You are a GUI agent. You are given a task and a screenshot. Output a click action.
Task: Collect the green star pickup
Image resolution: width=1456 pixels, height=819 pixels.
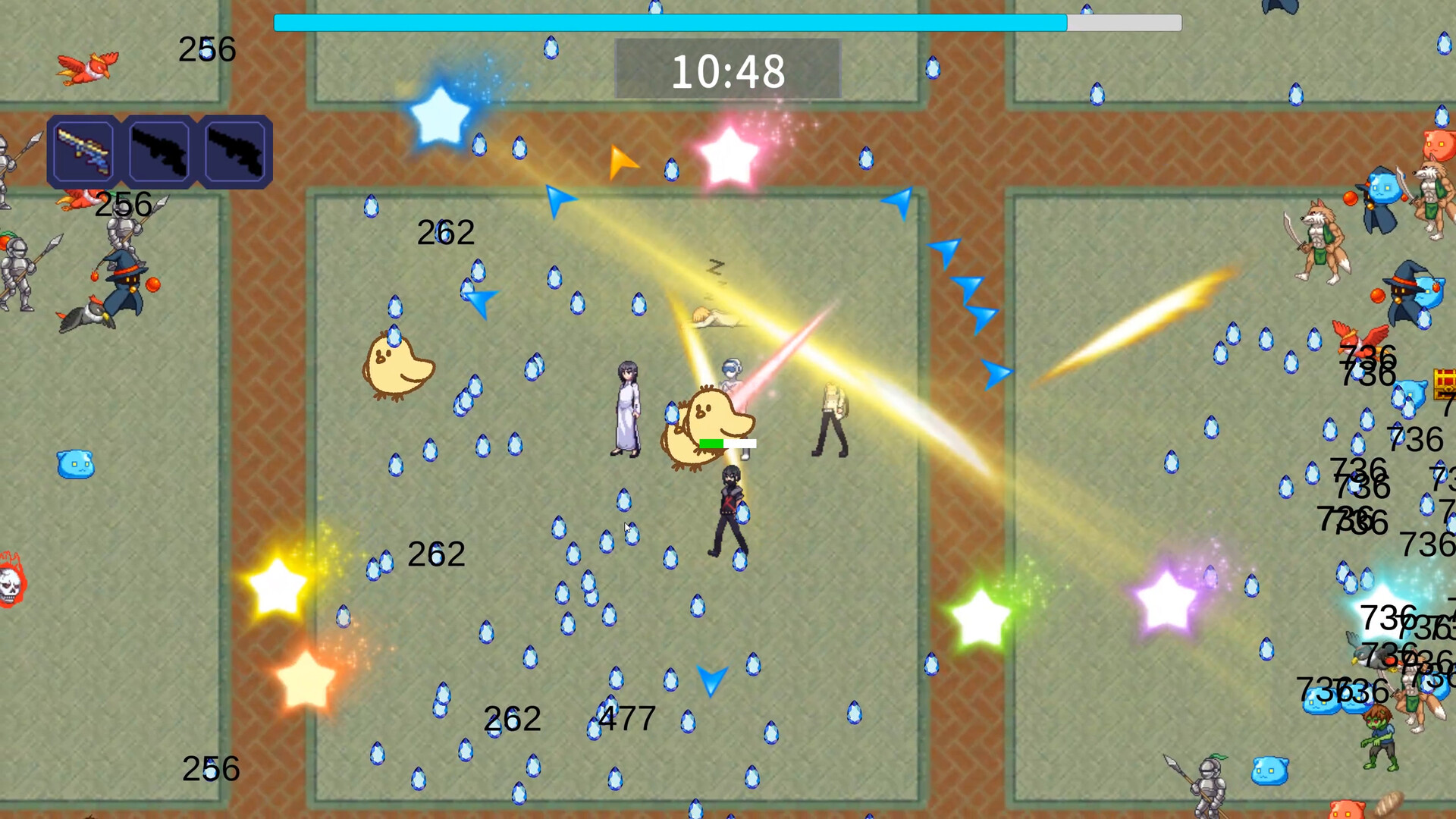coord(979,616)
